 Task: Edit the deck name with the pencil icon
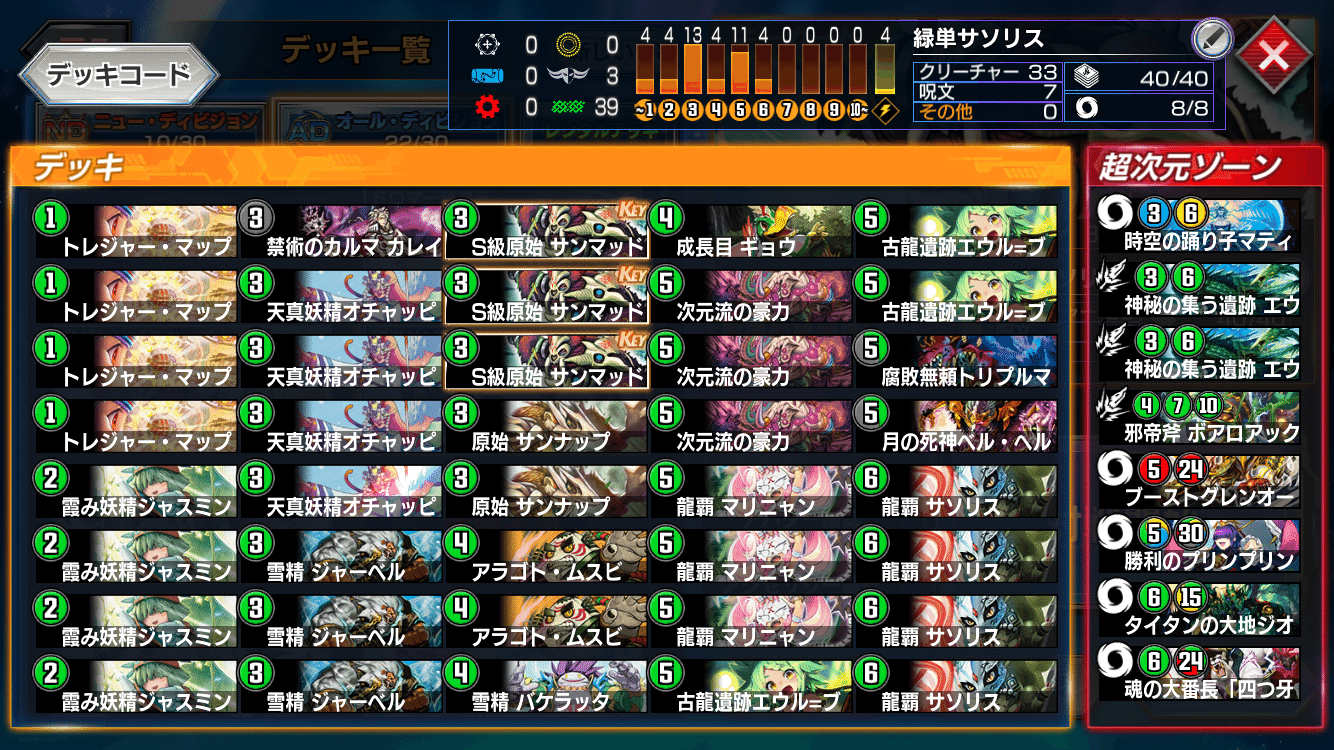pyautogui.click(x=1211, y=40)
